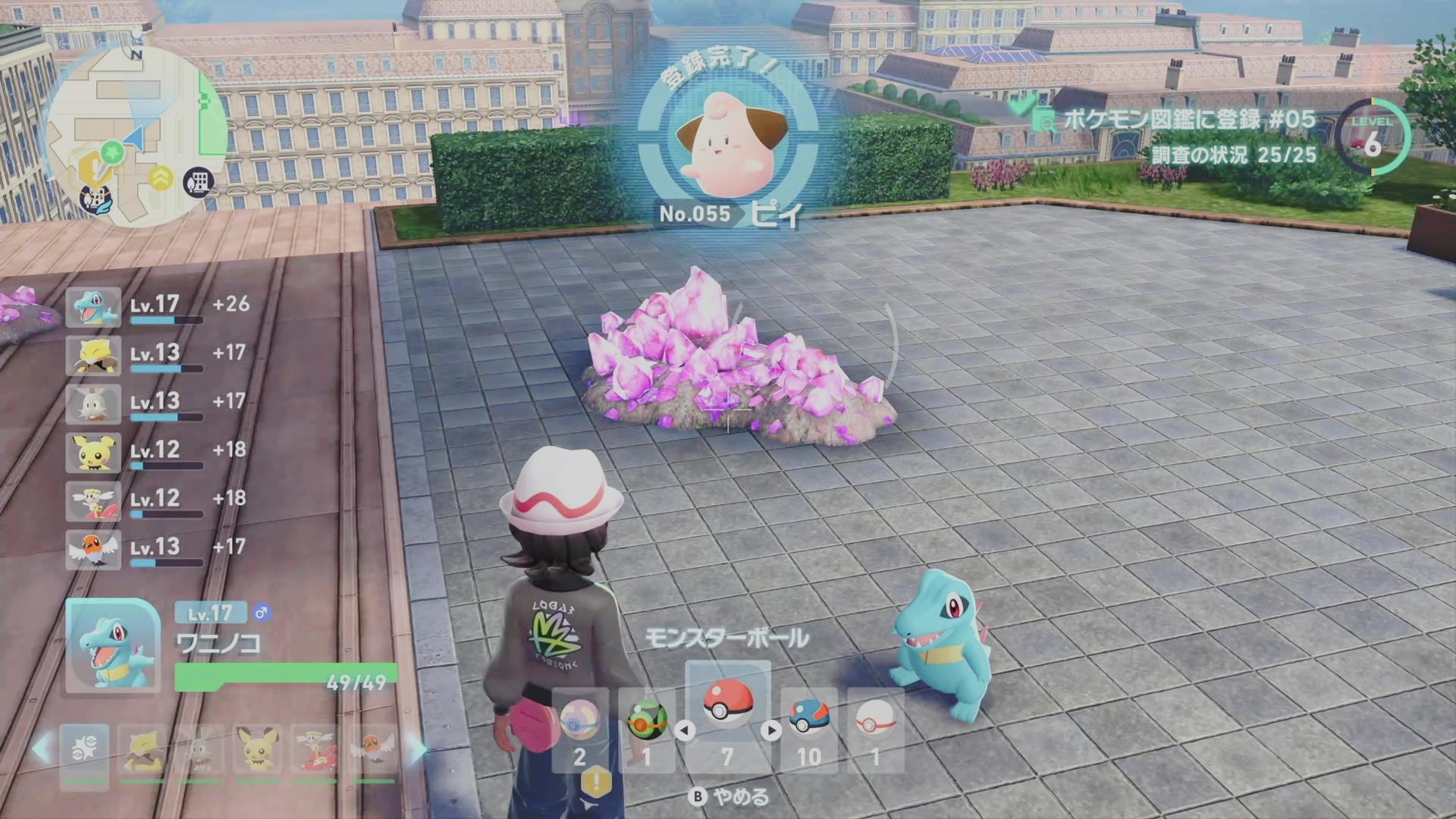The height and width of the screenshot is (819, 1456).
Task: Pick the green Dusk Ball slot
Action: click(x=647, y=723)
